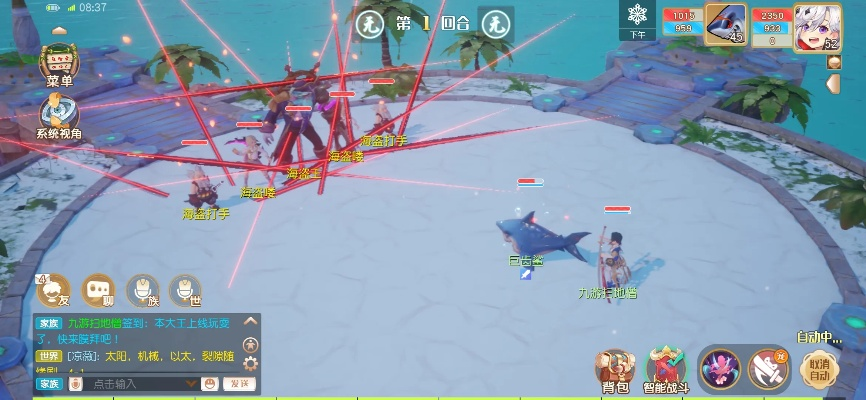Toggle 智能战斗 smart battle
Image resolution: width=866 pixels, height=400 pixels.
(x=666, y=370)
